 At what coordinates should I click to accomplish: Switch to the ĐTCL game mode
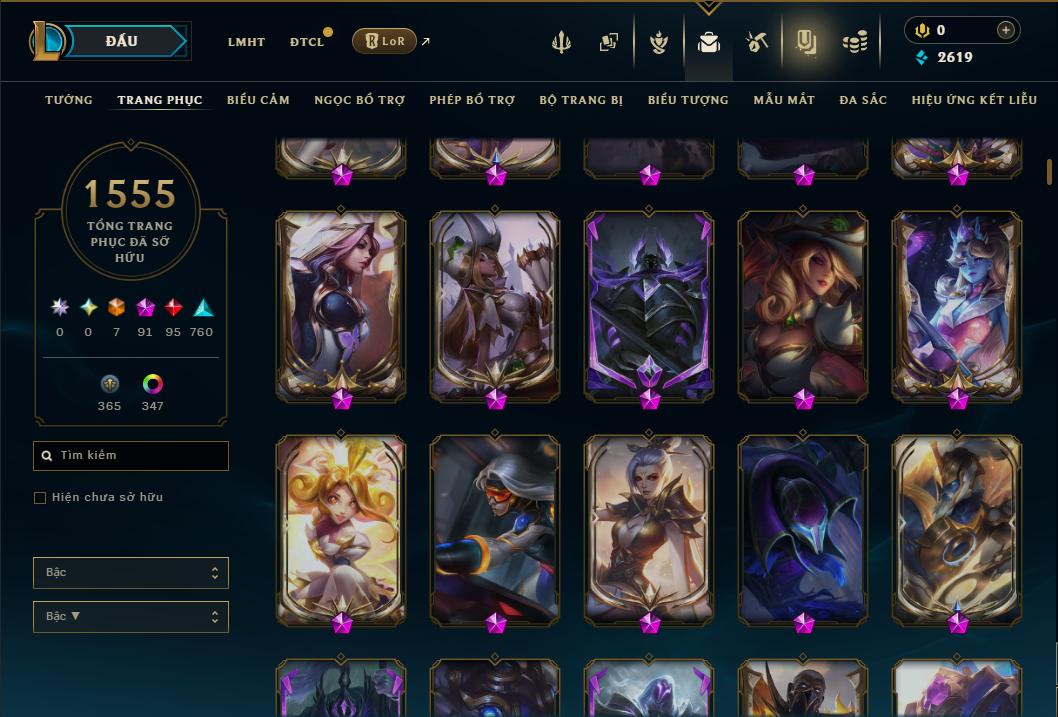(x=307, y=42)
